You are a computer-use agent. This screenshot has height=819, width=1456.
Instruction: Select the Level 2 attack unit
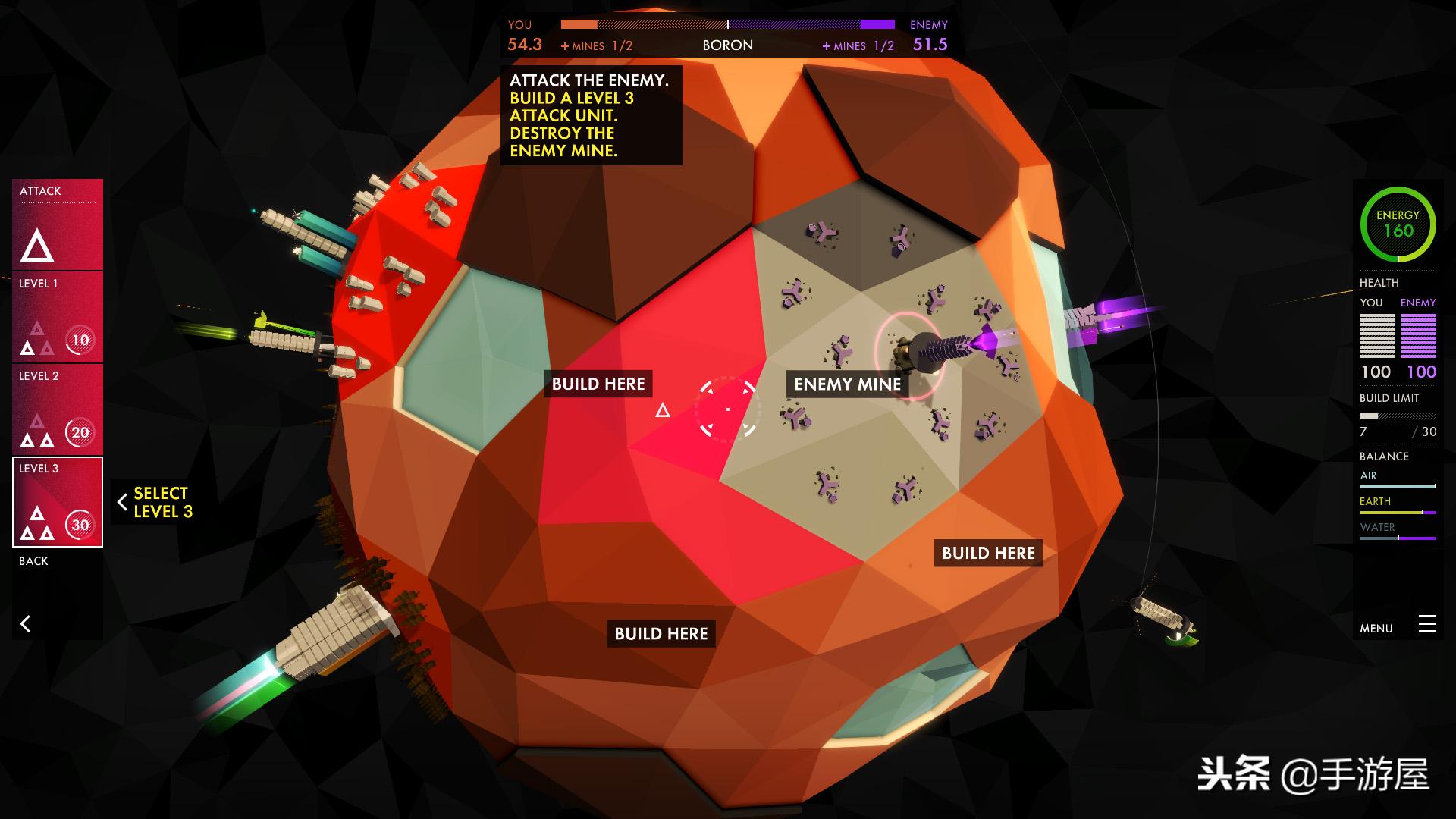[57, 409]
